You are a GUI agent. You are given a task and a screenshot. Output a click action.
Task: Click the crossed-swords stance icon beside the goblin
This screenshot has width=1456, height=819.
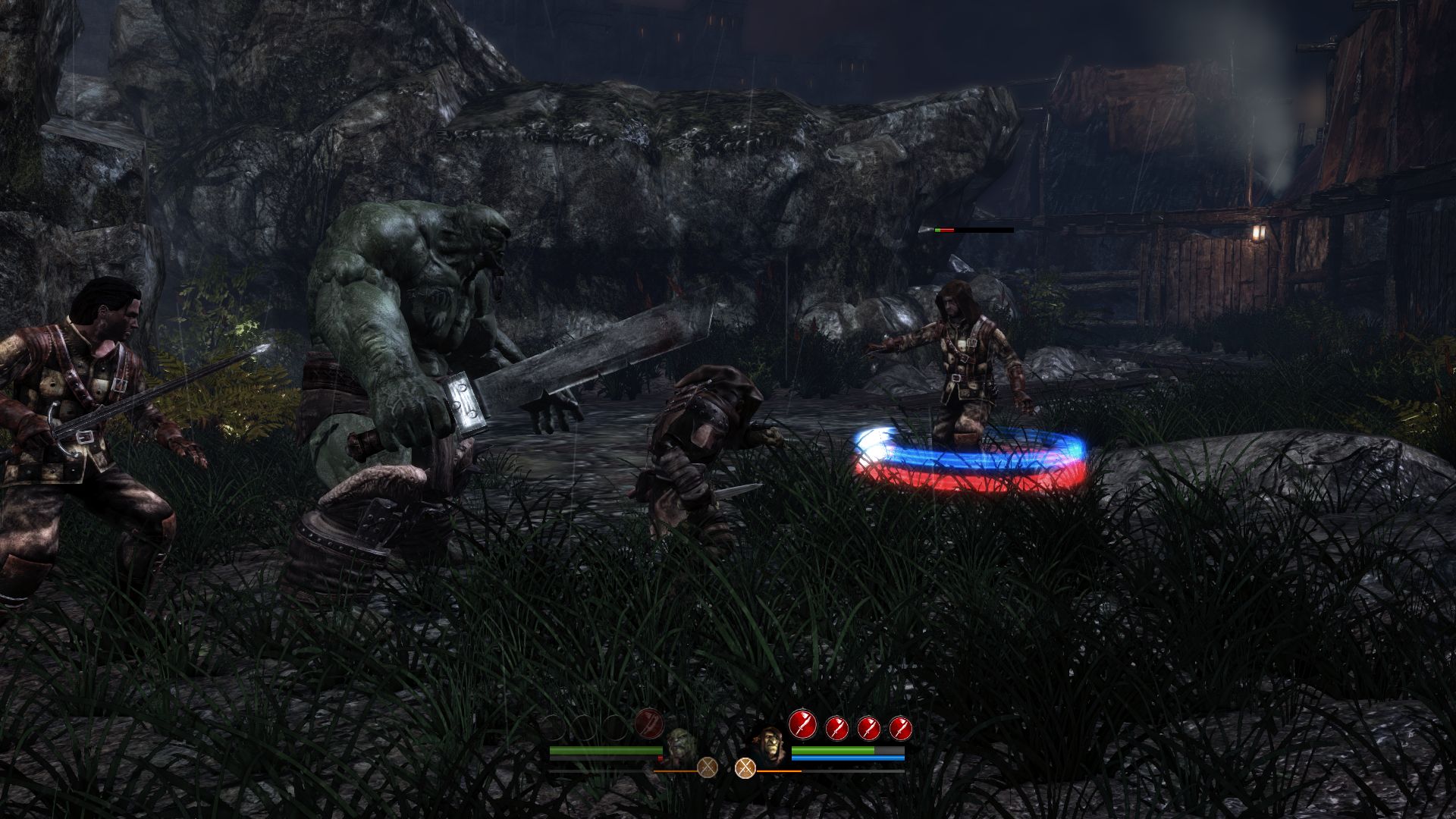point(745,767)
